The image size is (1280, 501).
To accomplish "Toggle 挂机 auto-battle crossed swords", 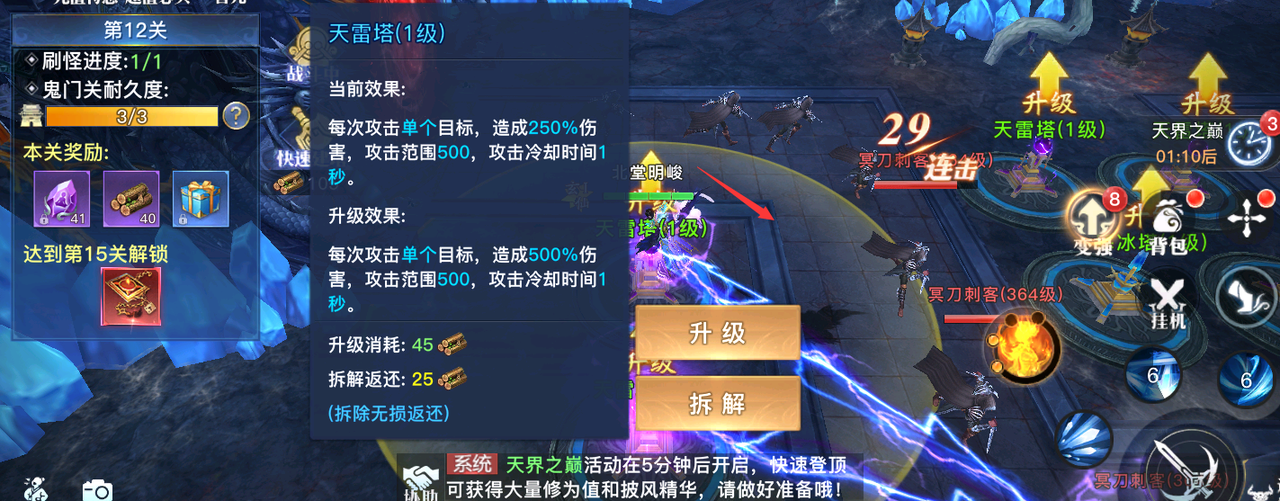I will pyautogui.click(x=1166, y=300).
